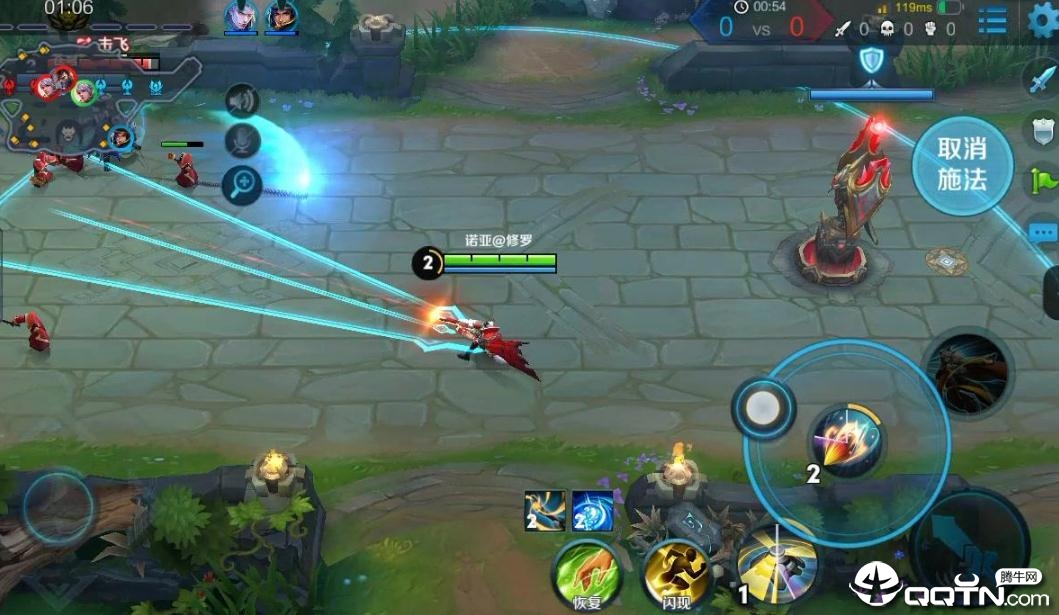The image size is (1059, 615).
Task: Send the green flag gather signal
Action: (x=1043, y=180)
